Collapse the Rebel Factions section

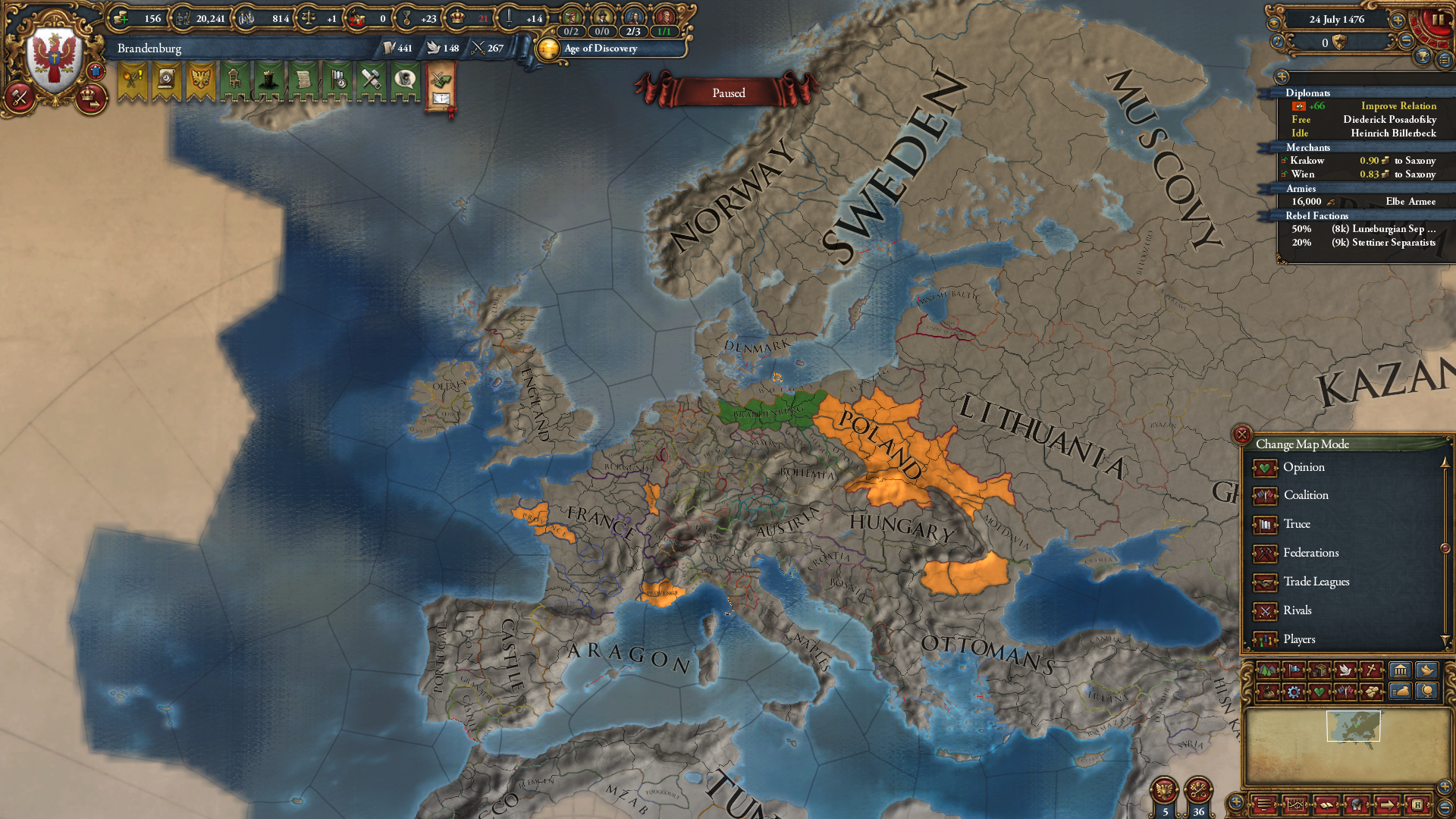point(1316,215)
